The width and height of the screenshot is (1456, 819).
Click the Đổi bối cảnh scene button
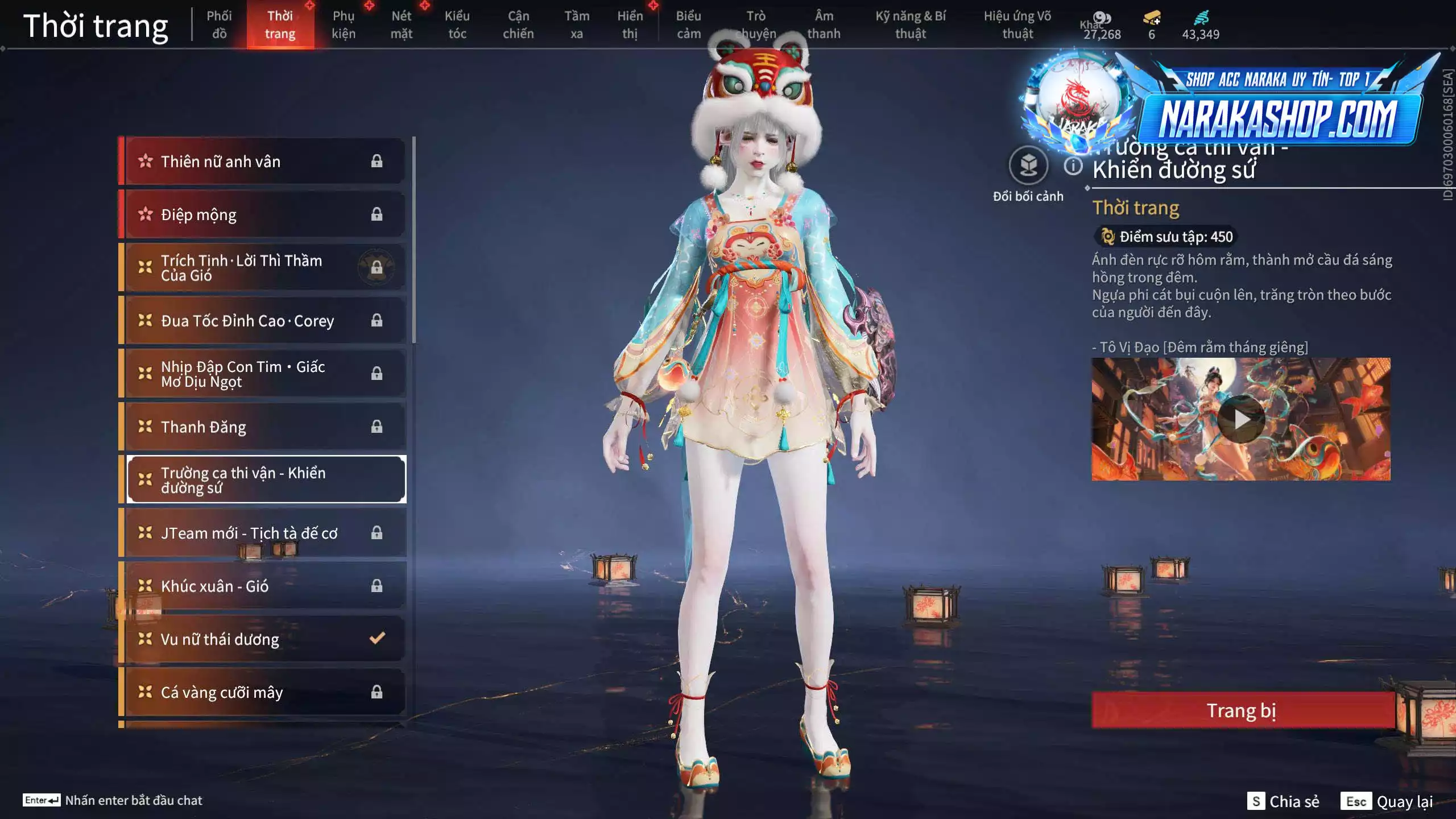click(x=1028, y=166)
